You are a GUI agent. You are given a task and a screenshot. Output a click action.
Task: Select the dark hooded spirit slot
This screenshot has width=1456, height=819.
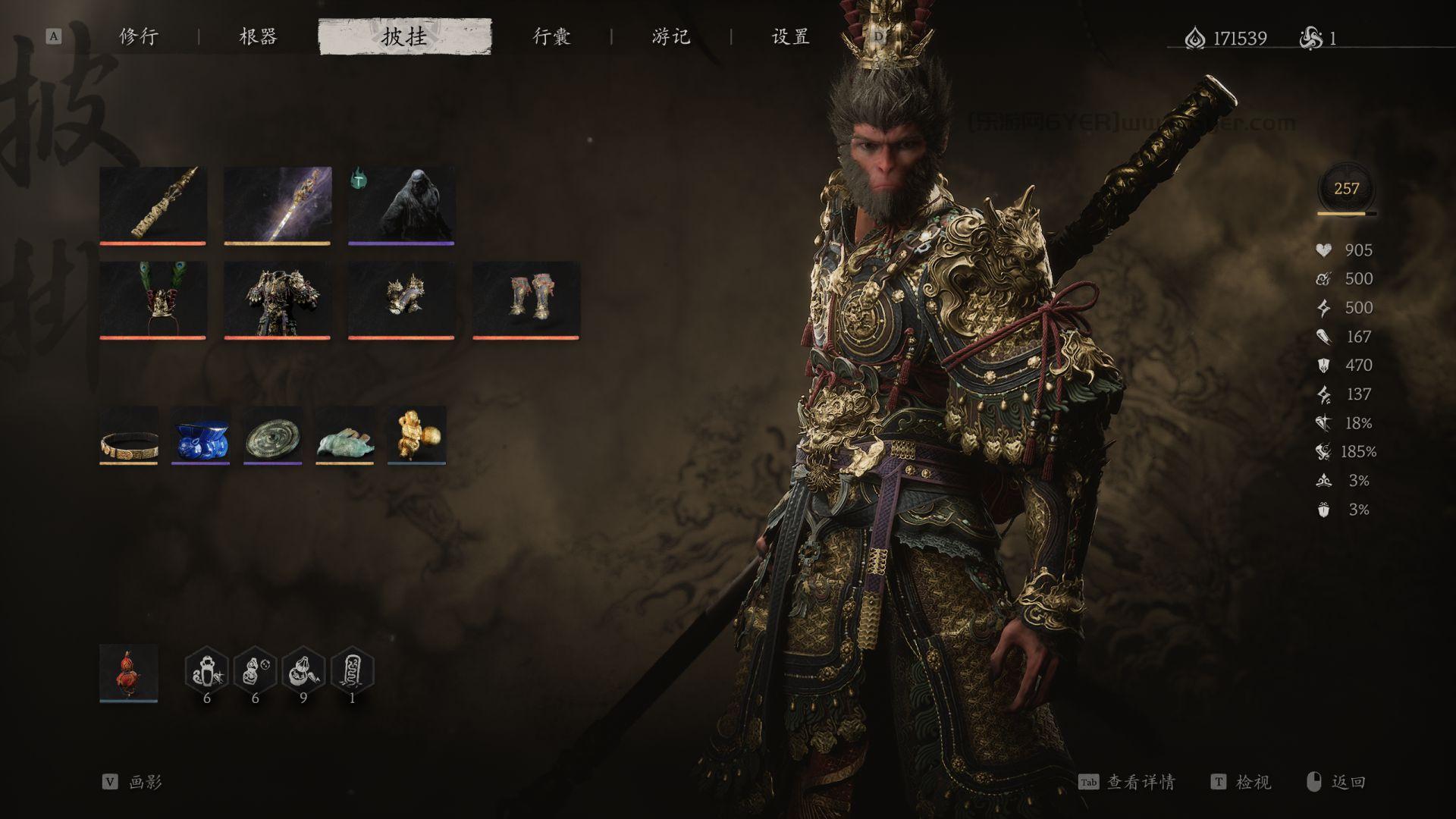tap(401, 205)
